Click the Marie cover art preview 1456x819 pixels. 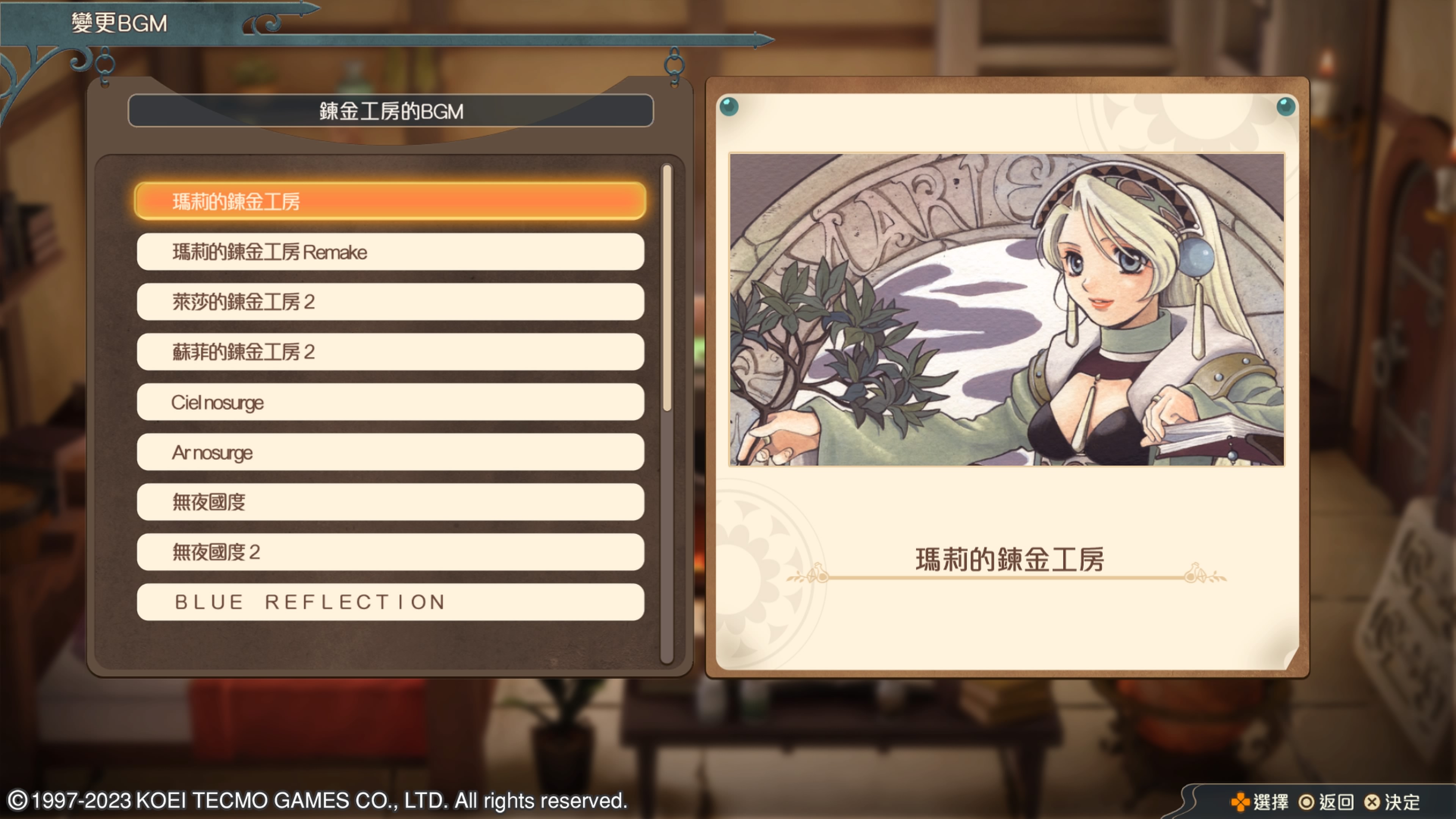[1007, 310]
